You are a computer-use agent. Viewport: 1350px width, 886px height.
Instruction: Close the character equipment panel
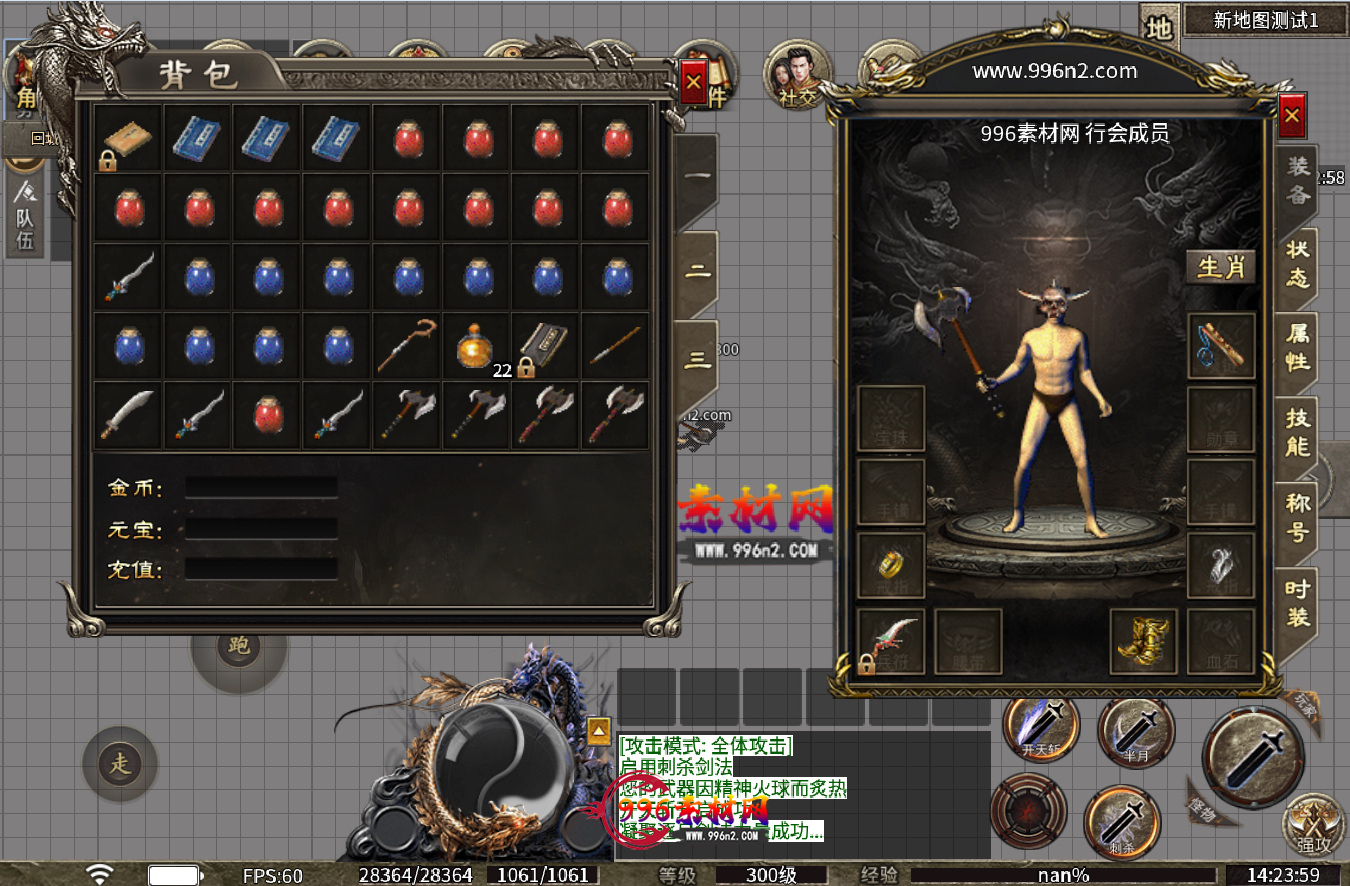[x=1292, y=116]
